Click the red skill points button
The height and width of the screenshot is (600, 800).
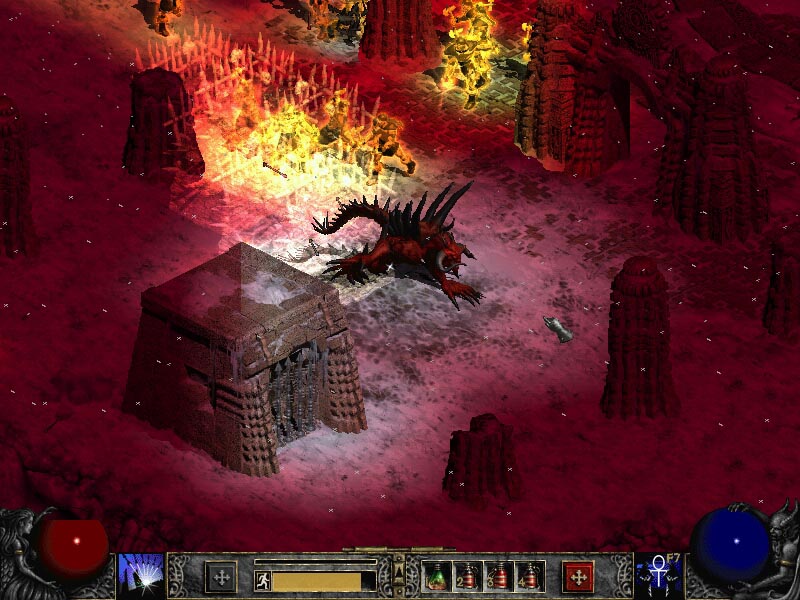click(578, 576)
